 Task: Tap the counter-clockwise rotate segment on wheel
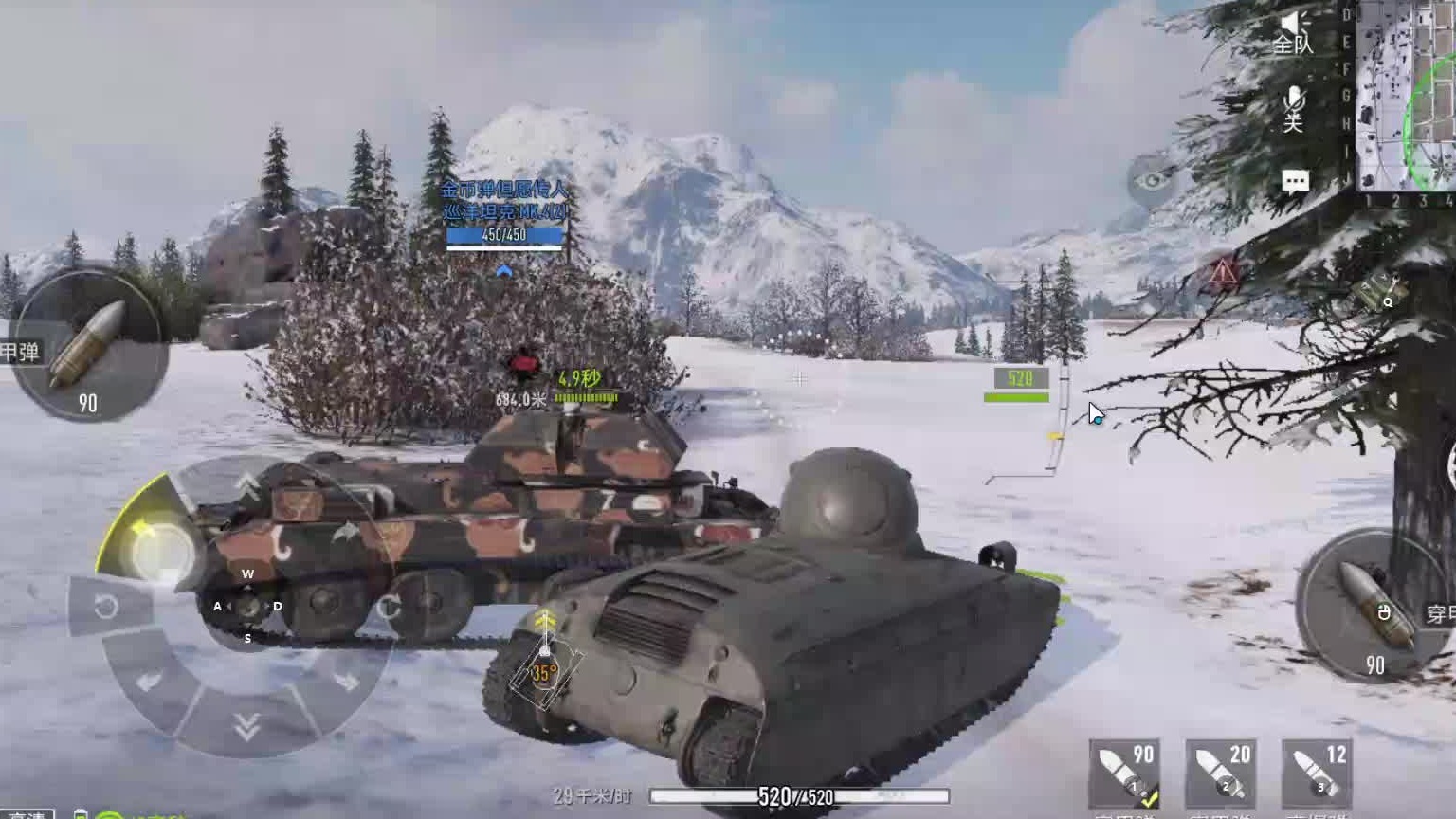[106, 606]
